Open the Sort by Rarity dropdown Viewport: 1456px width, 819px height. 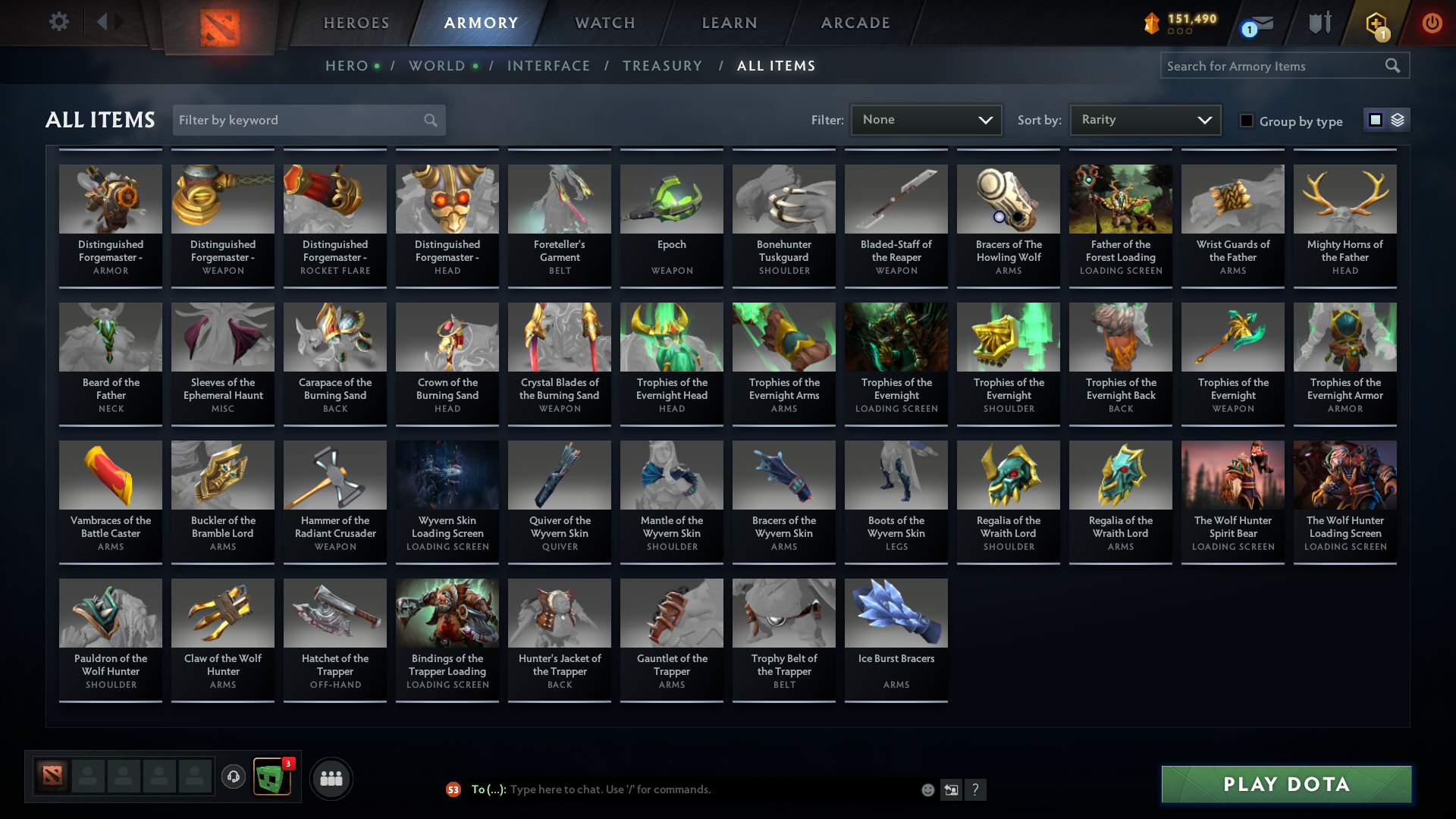pyautogui.click(x=1144, y=119)
